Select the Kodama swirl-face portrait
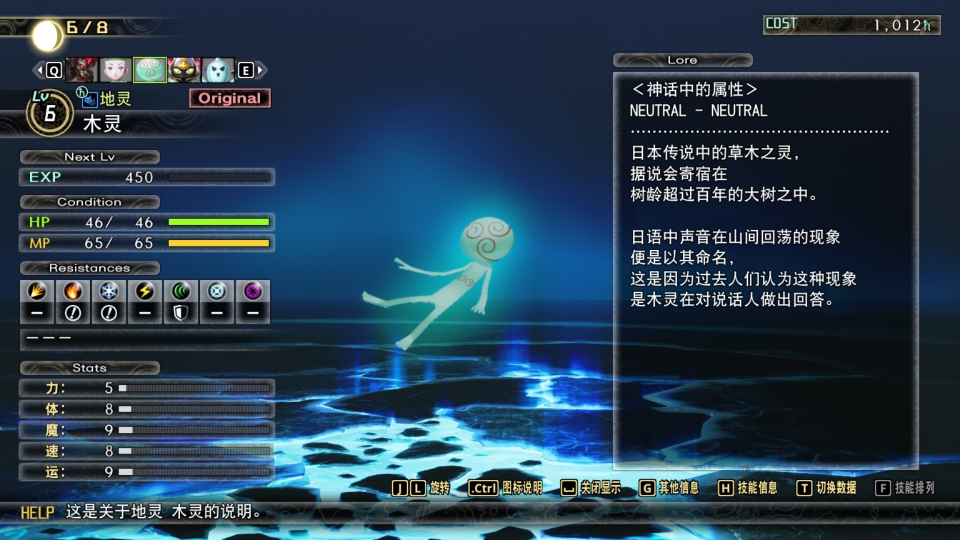Image resolution: width=960 pixels, height=540 pixels. (x=150, y=70)
